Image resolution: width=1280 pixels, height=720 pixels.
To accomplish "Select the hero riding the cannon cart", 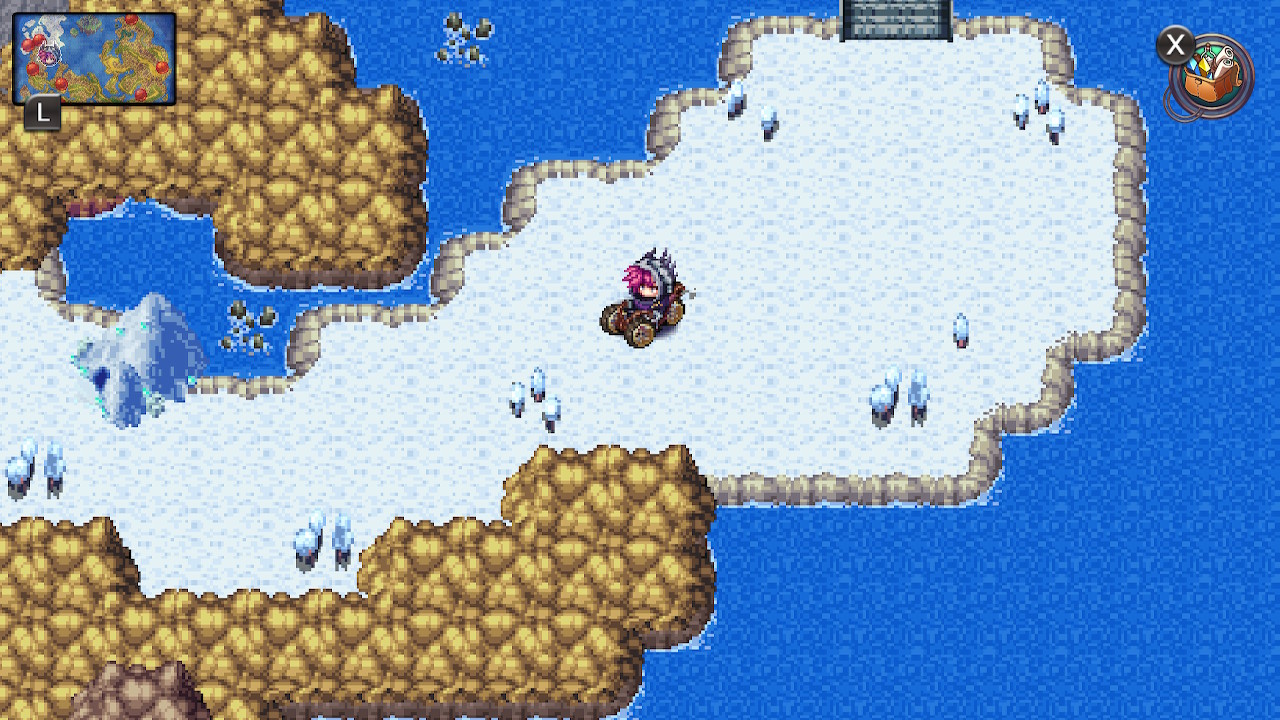I will coord(648,295).
